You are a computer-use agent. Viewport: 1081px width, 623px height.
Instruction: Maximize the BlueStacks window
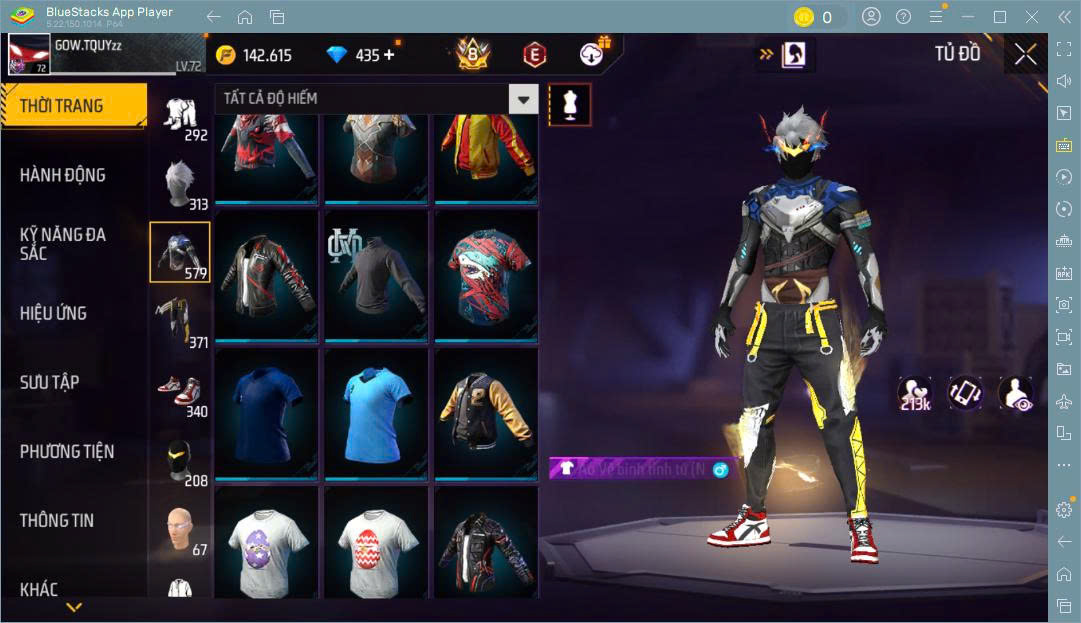click(999, 17)
